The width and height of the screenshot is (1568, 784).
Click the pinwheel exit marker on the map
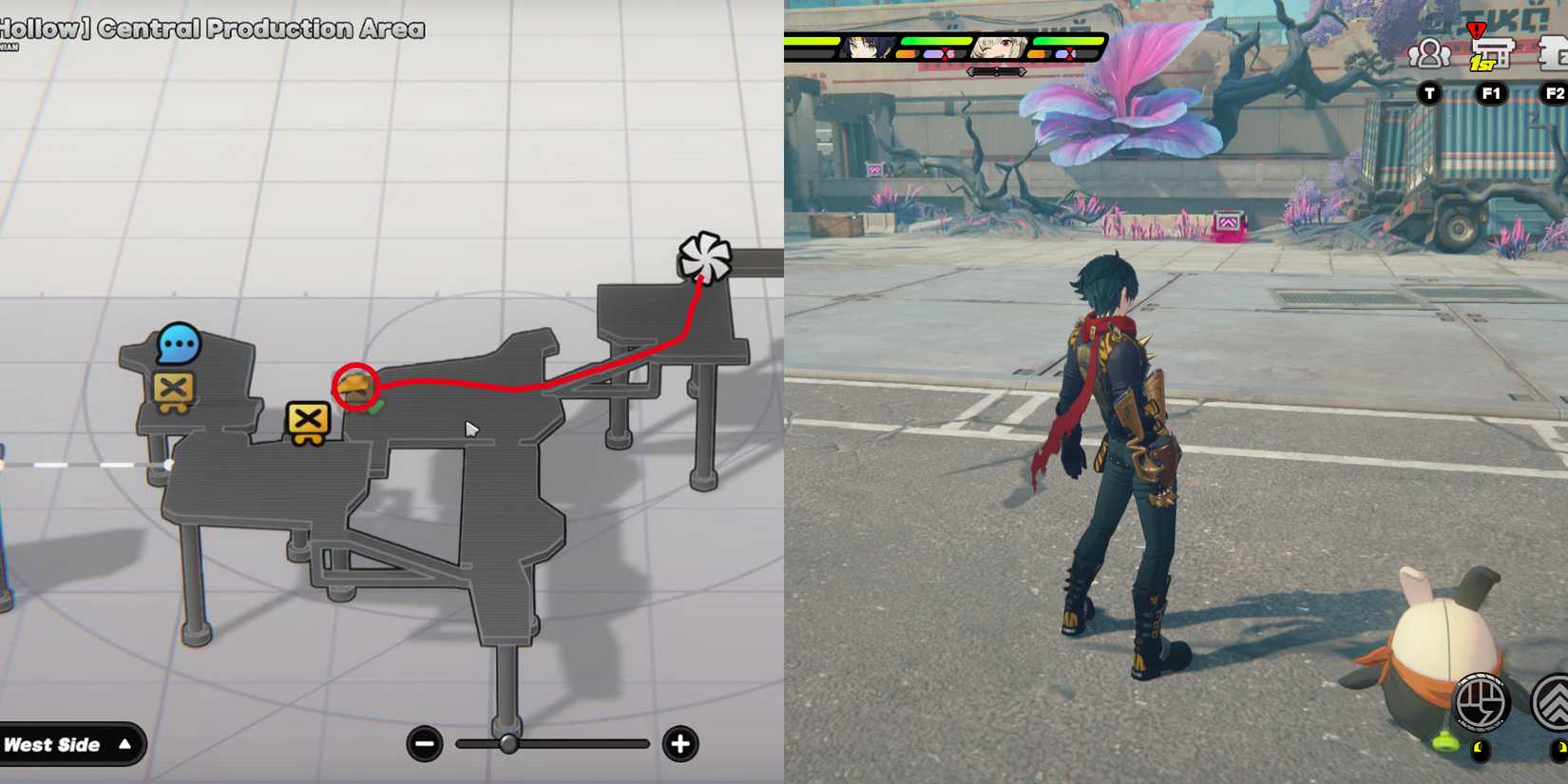703,257
